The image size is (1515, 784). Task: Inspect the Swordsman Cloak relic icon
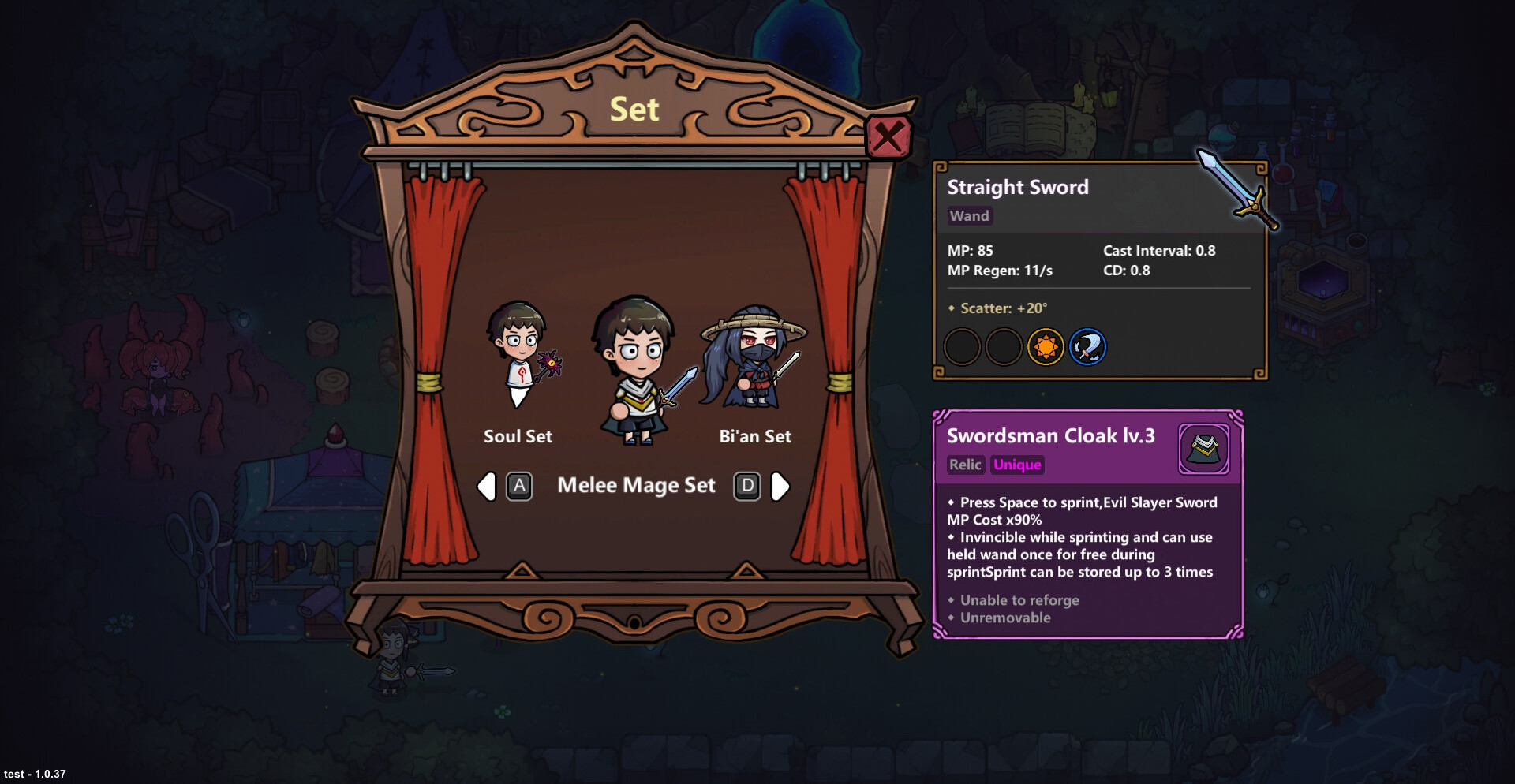coord(1203,450)
